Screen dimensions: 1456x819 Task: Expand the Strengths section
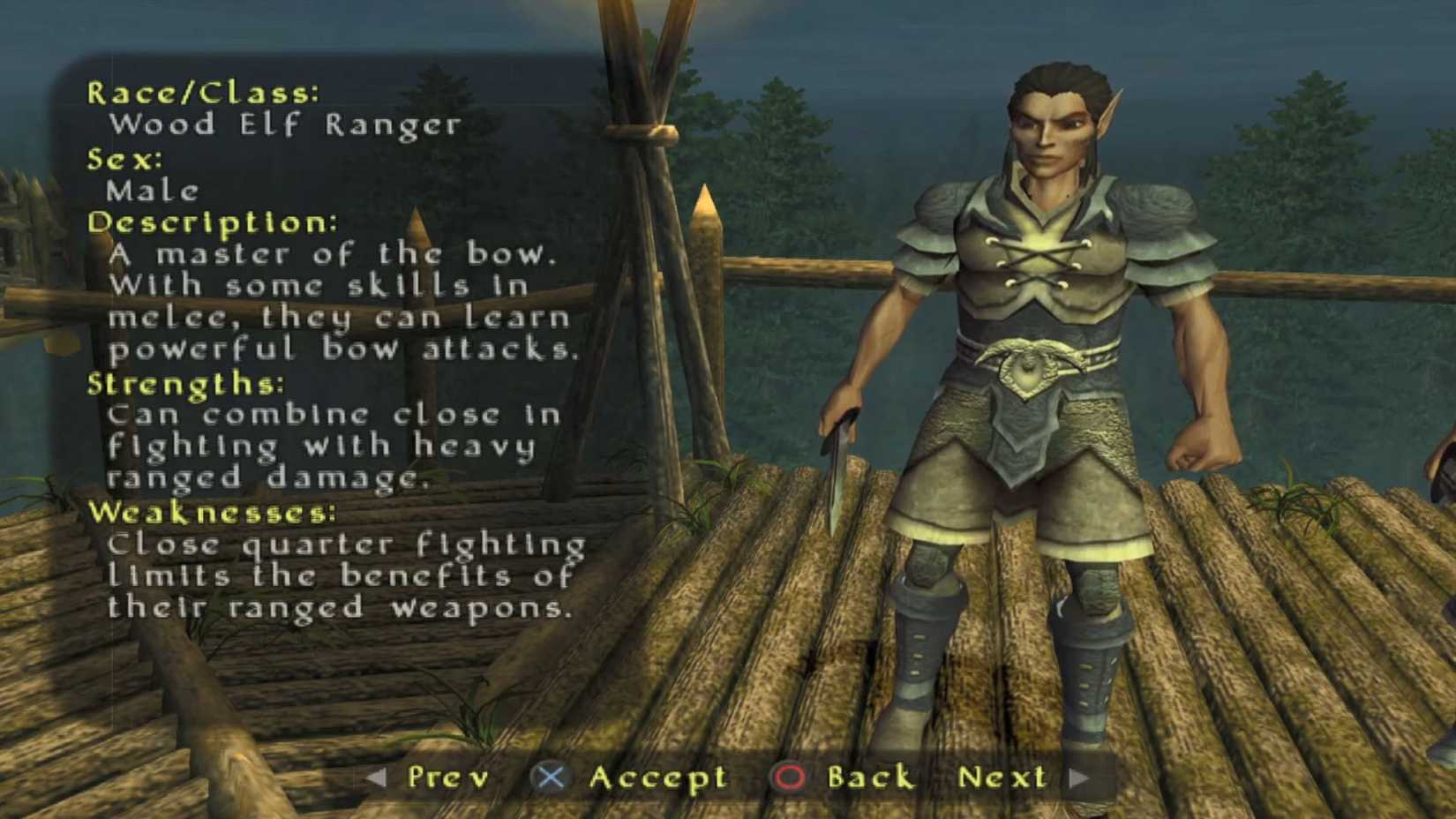pyautogui.click(x=185, y=383)
